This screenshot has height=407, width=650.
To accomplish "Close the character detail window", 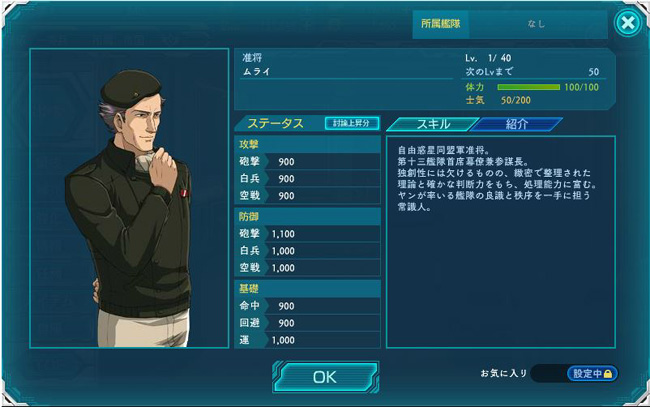I will pos(627,23).
